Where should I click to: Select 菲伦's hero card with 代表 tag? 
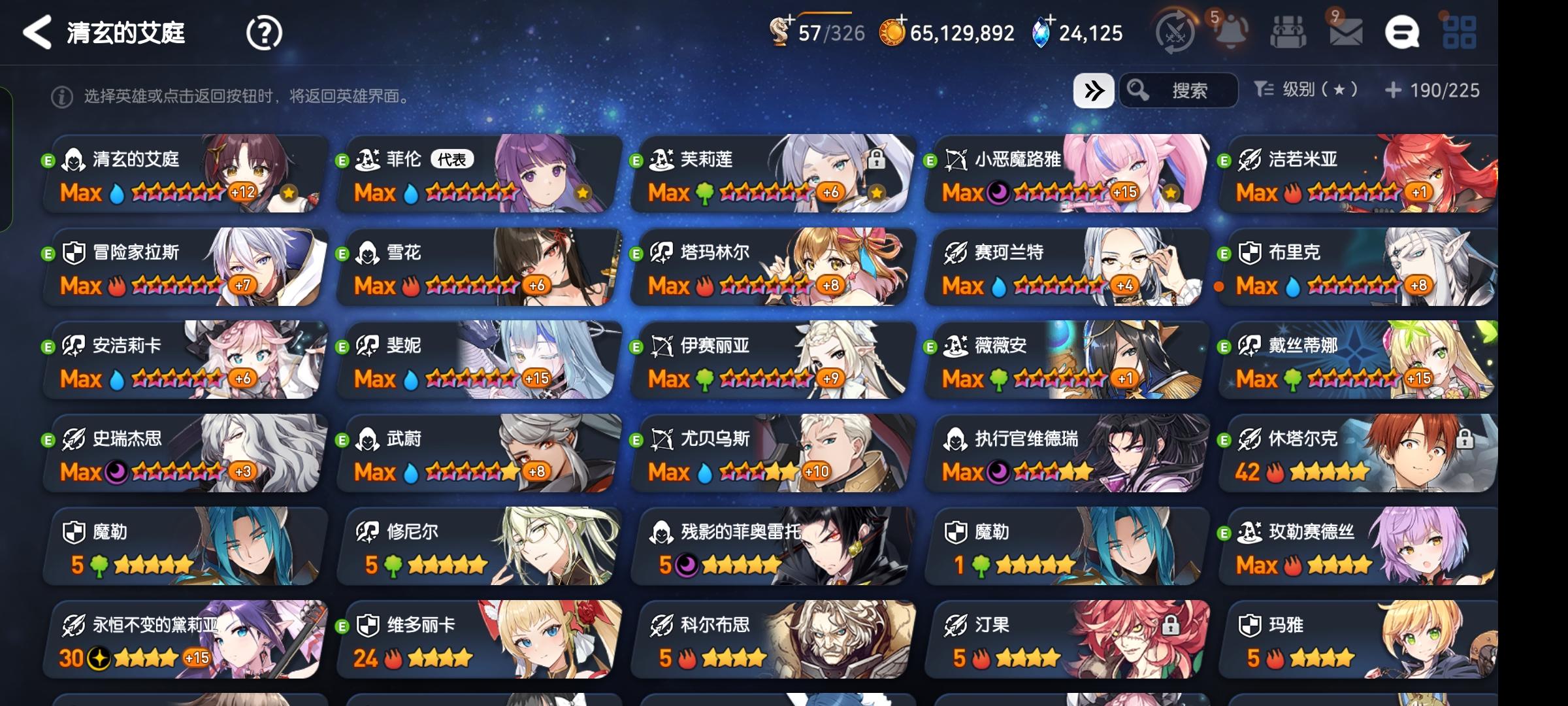tap(477, 173)
